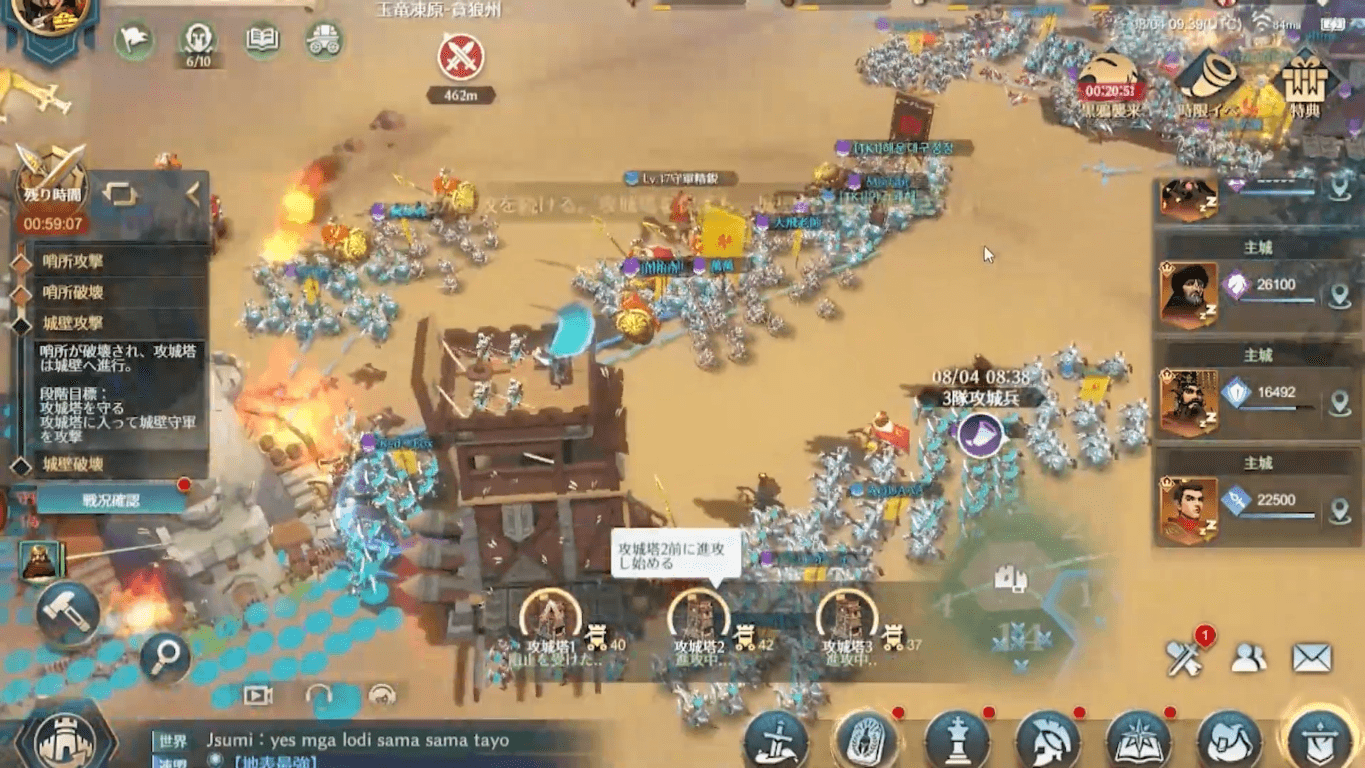Click the 戦況確認 battle status button
Image resolution: width=1365 pixels, height=768 pixels.
tap(110, 499)
